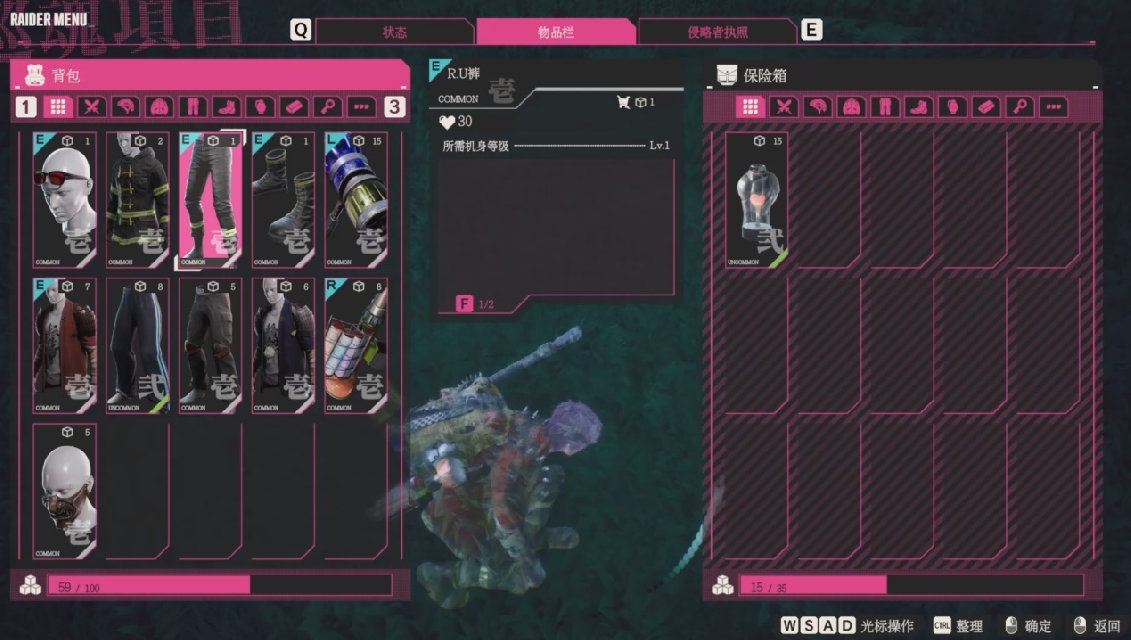This screenshot has width=1131, height=640.
Task: Choose the black jacket with yellow stripes
Action: click(138, 200)
